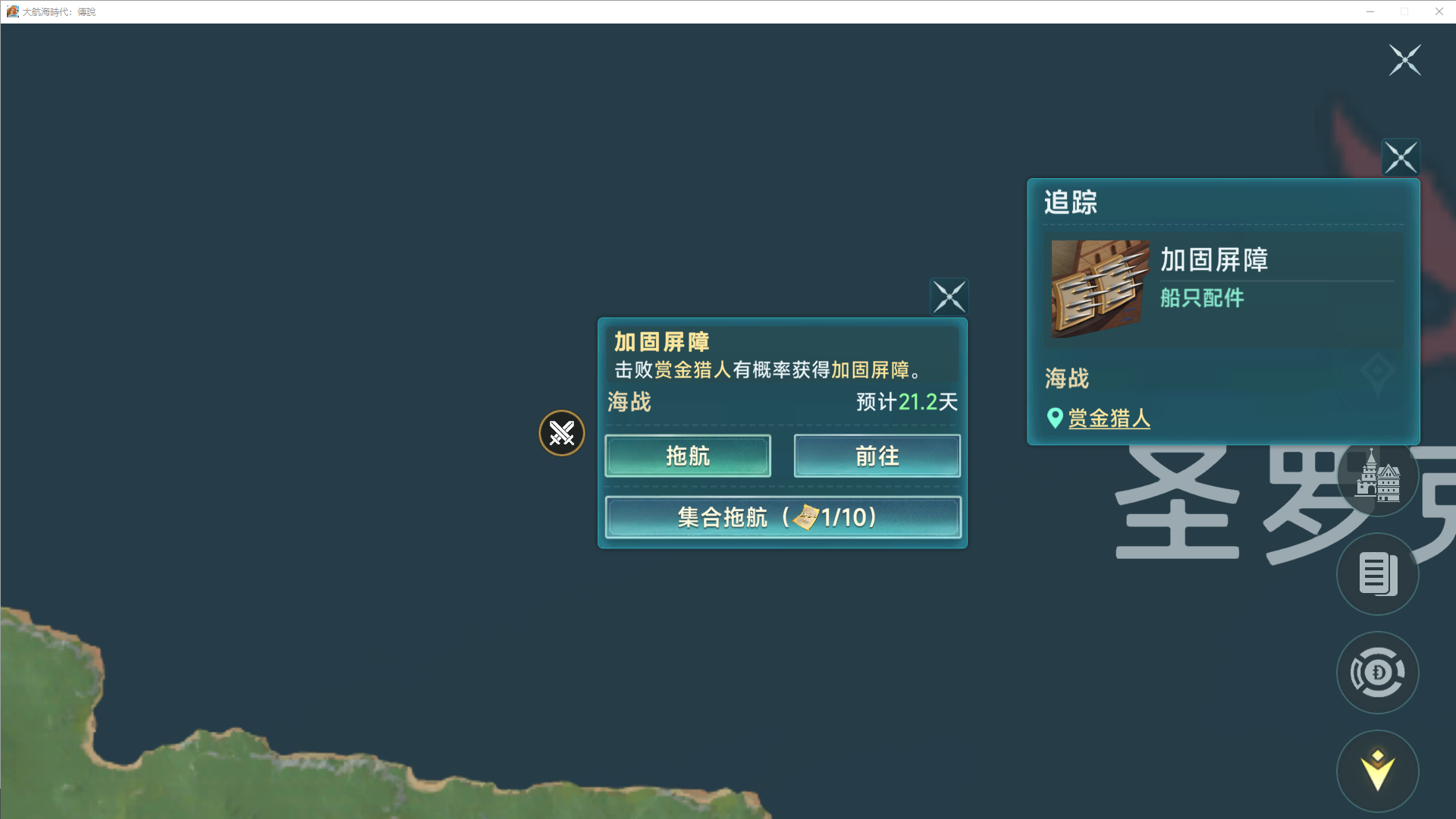Click the 海战 label in the tracking panel
Image resolution: width=1456 pixels, height=819 pixels.
(x=1065, y=378)
